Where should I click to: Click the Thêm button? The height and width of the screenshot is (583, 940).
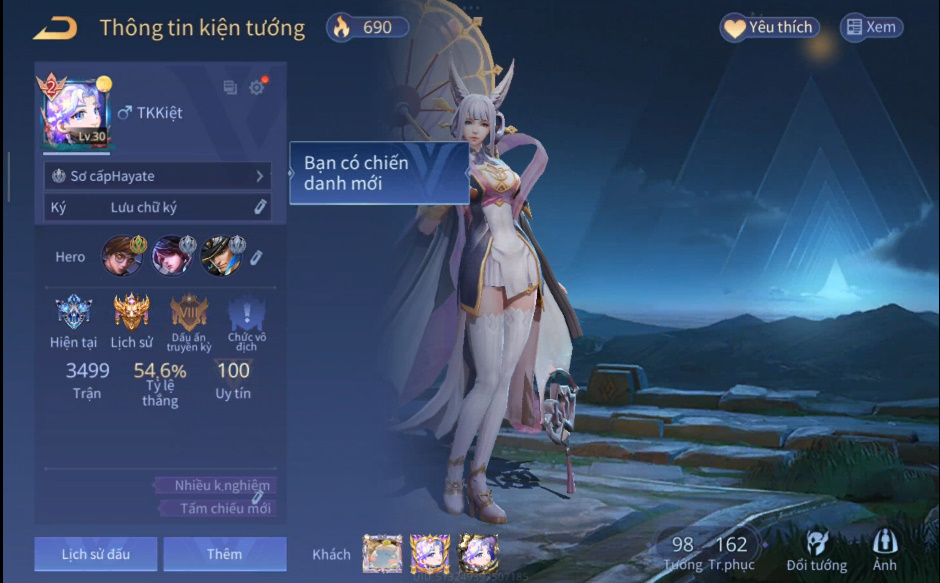click(224, 554)
